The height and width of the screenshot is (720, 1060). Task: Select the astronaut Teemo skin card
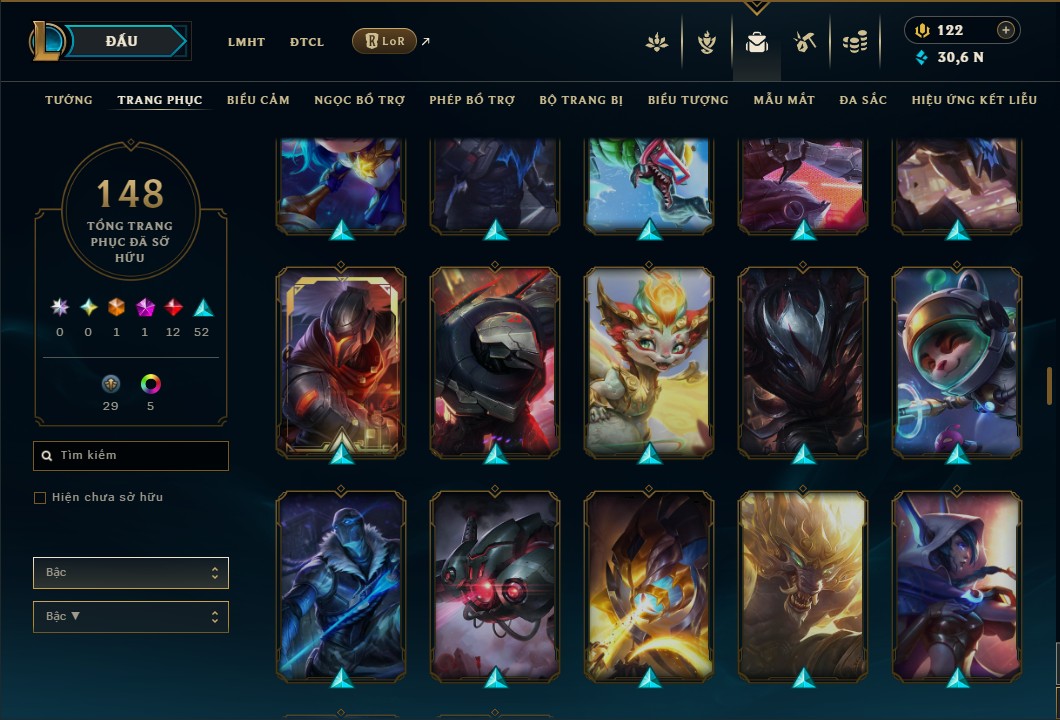[957, 362]
